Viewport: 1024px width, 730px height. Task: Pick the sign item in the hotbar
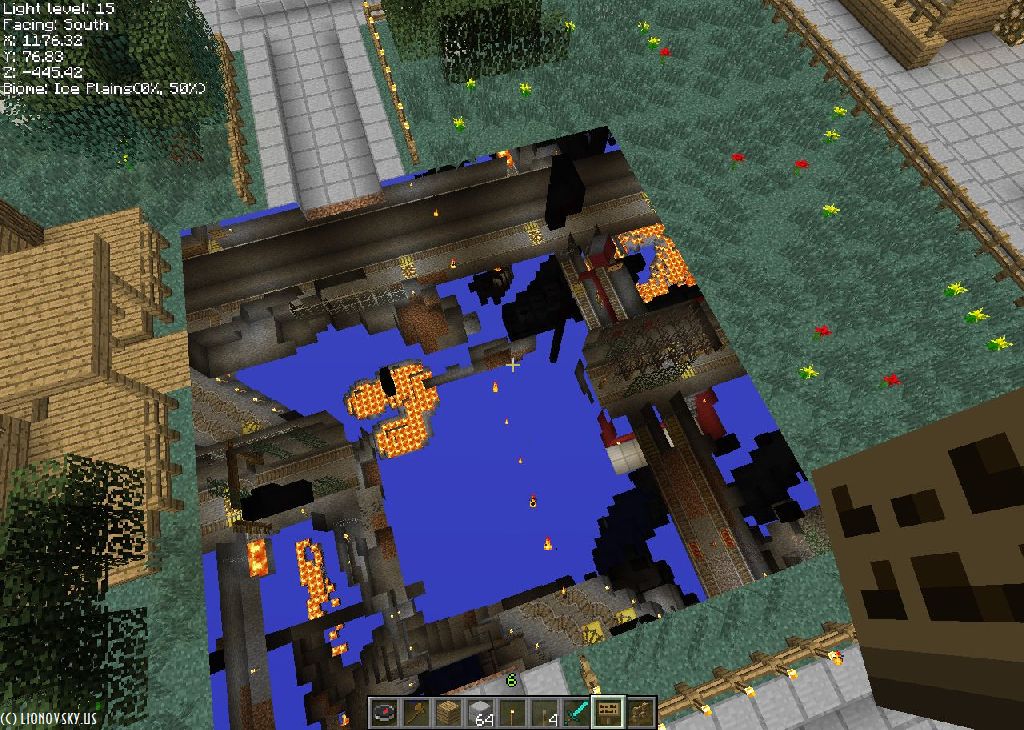(608, 713)
